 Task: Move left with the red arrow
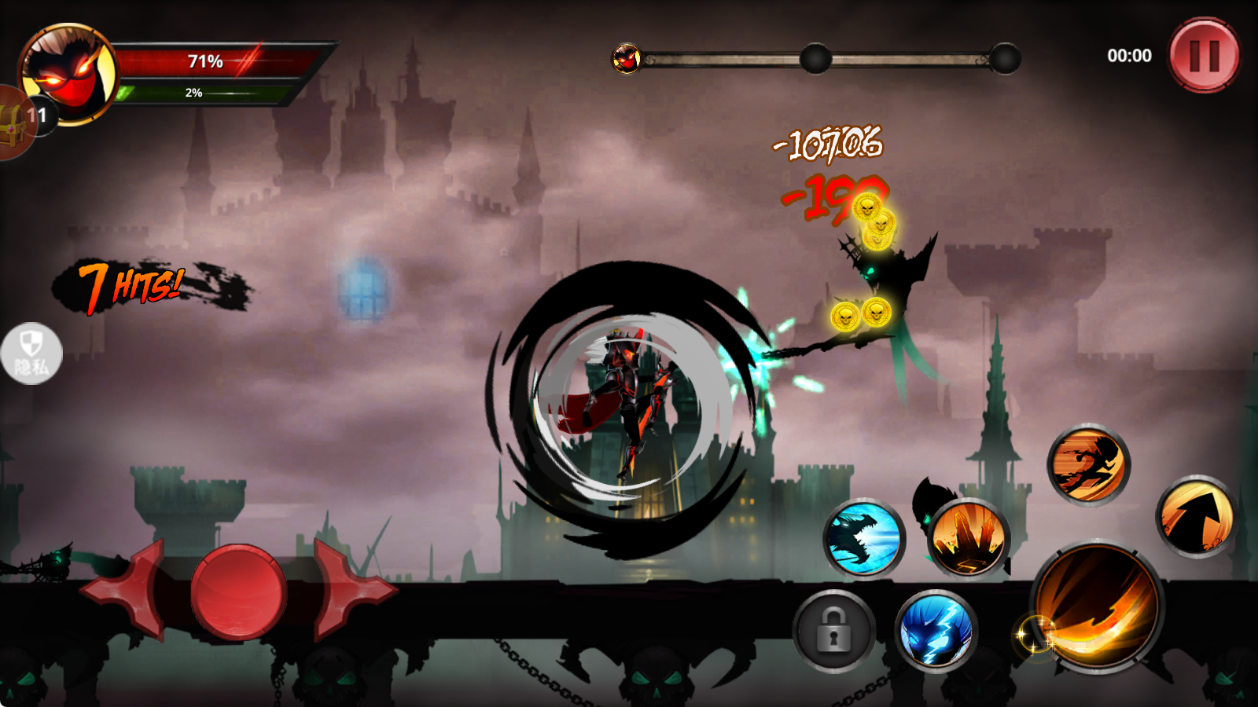click(x=127, y=589)
